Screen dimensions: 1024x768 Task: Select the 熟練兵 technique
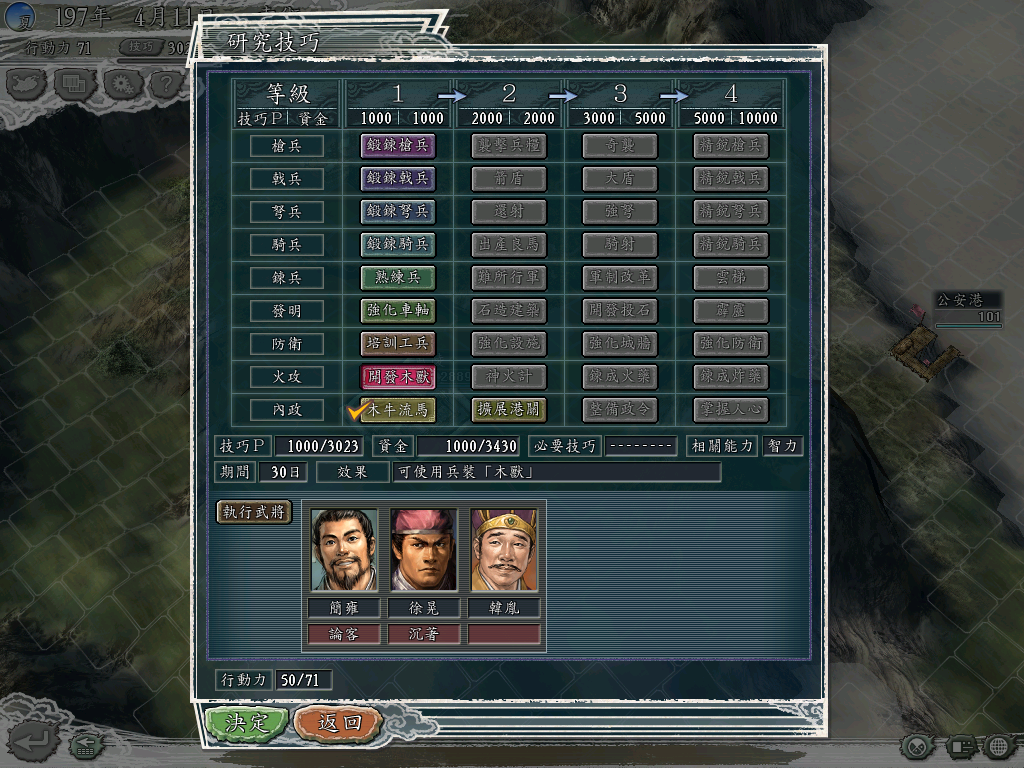(398, 278)
